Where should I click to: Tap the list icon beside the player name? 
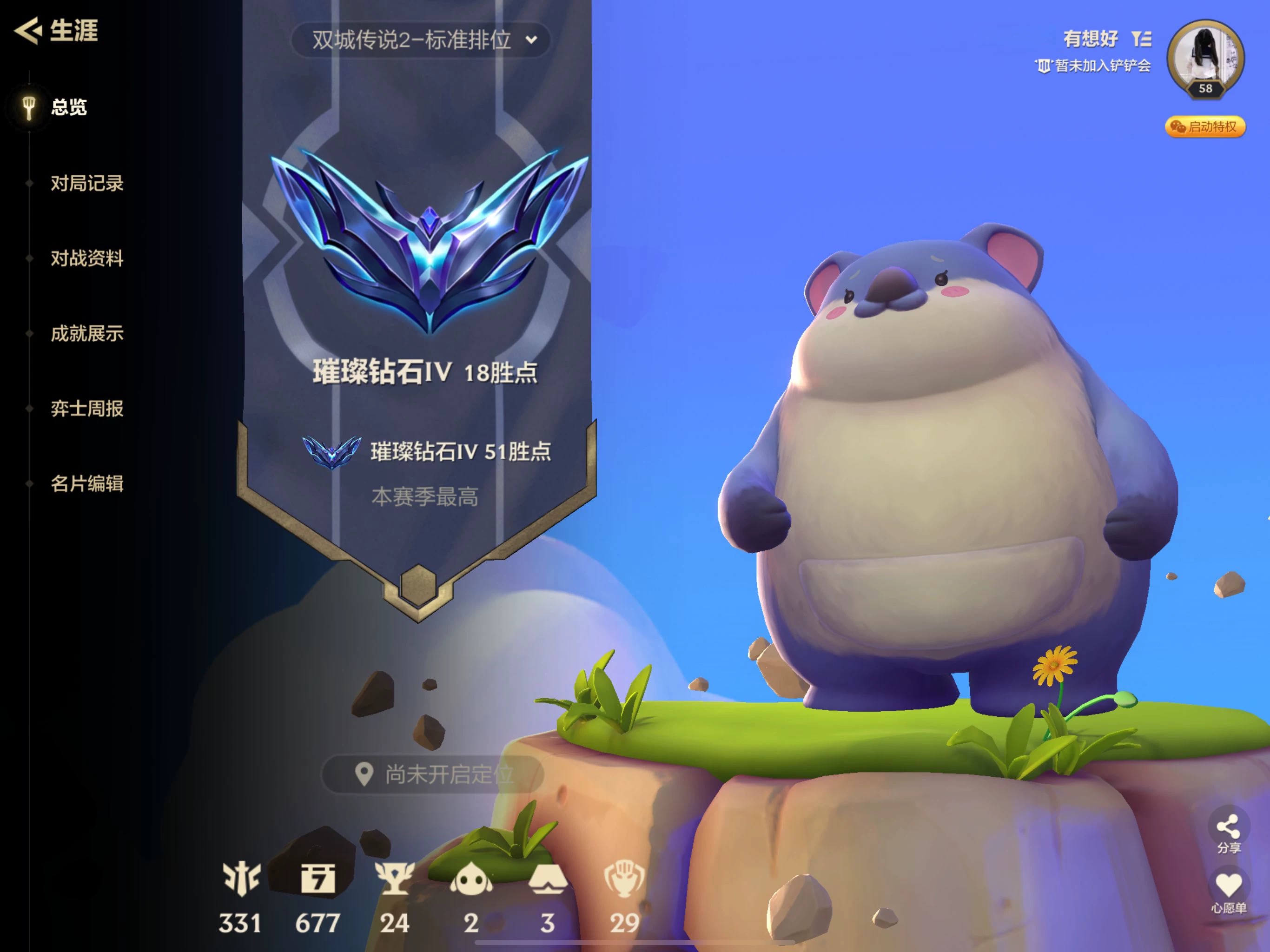click(x=1141, y=39)
